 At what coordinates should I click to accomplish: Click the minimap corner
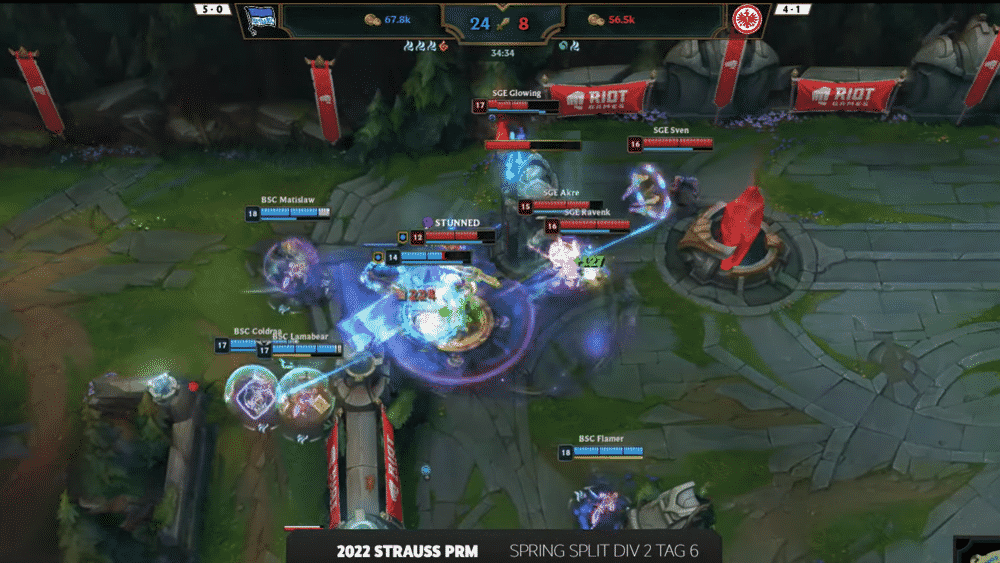pyautogui.click(x=979, y=549)
